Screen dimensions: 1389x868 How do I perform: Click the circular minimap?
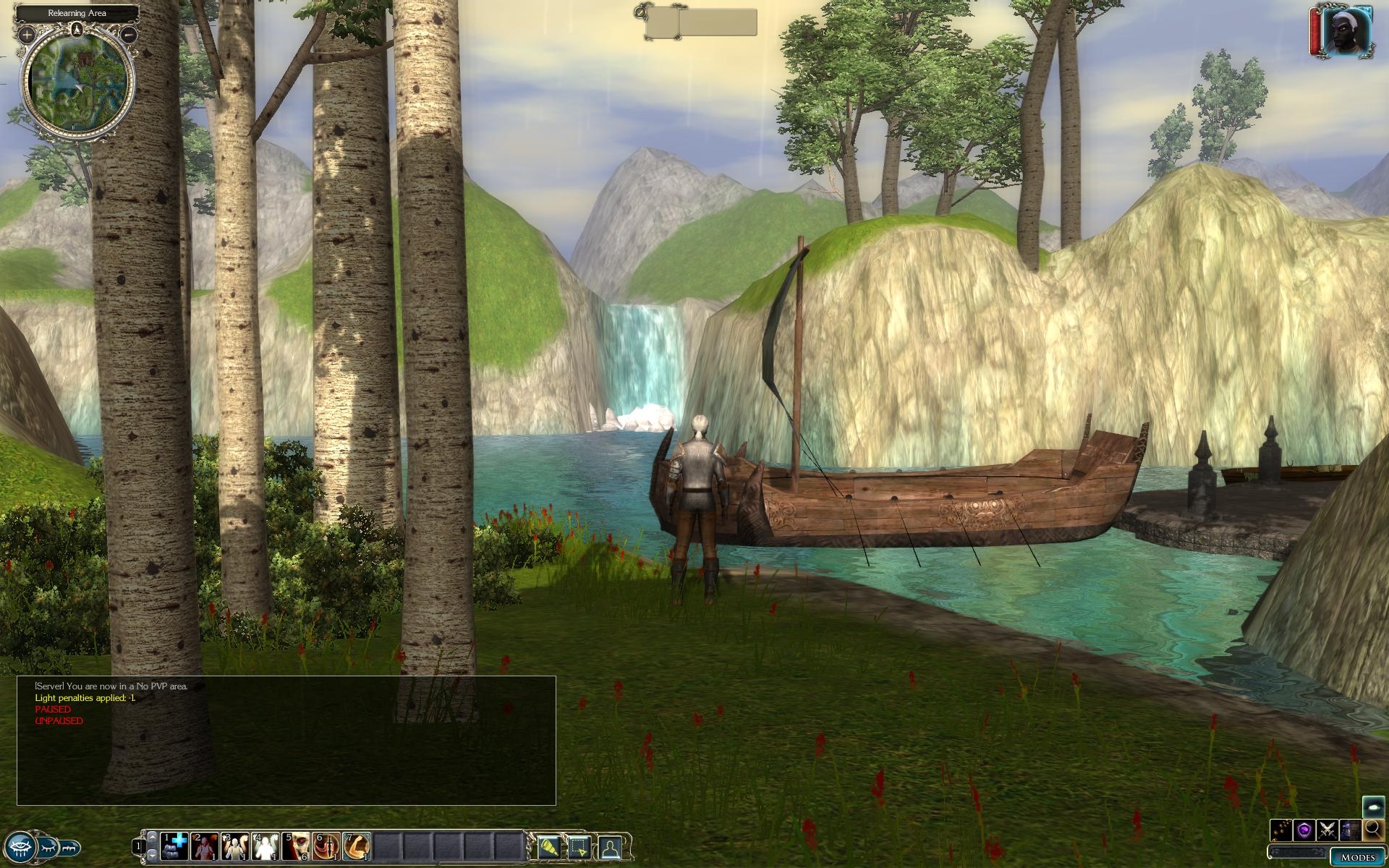[x=77, y=83]
